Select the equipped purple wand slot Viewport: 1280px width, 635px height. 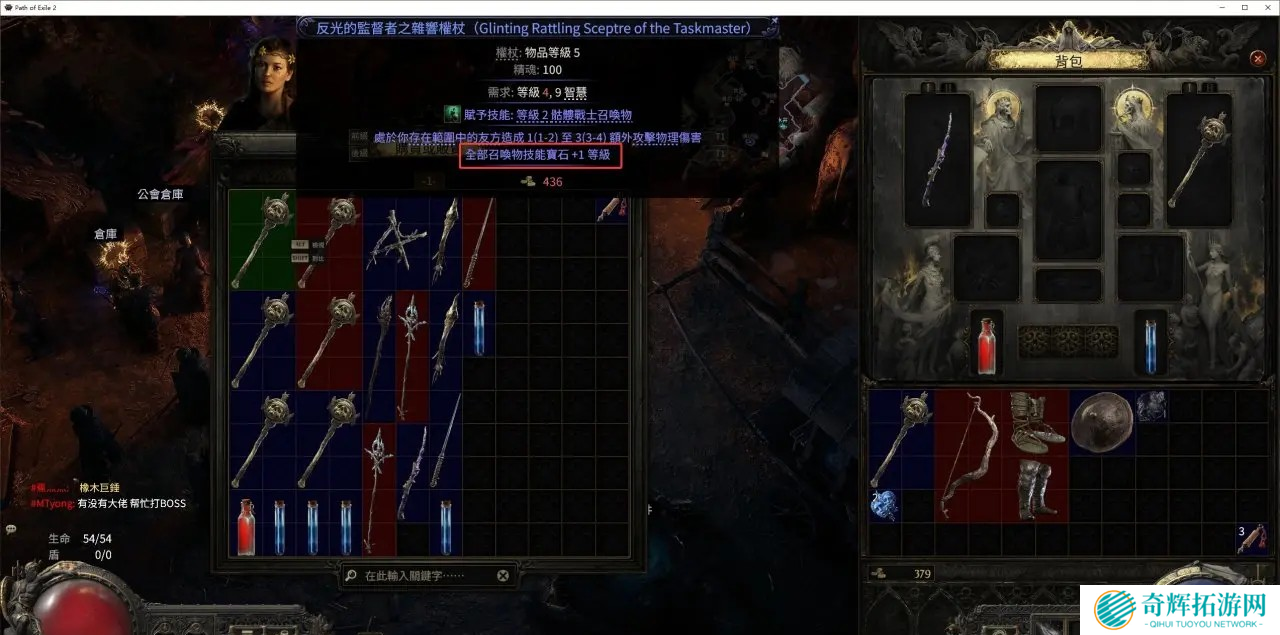click(938, 158)
